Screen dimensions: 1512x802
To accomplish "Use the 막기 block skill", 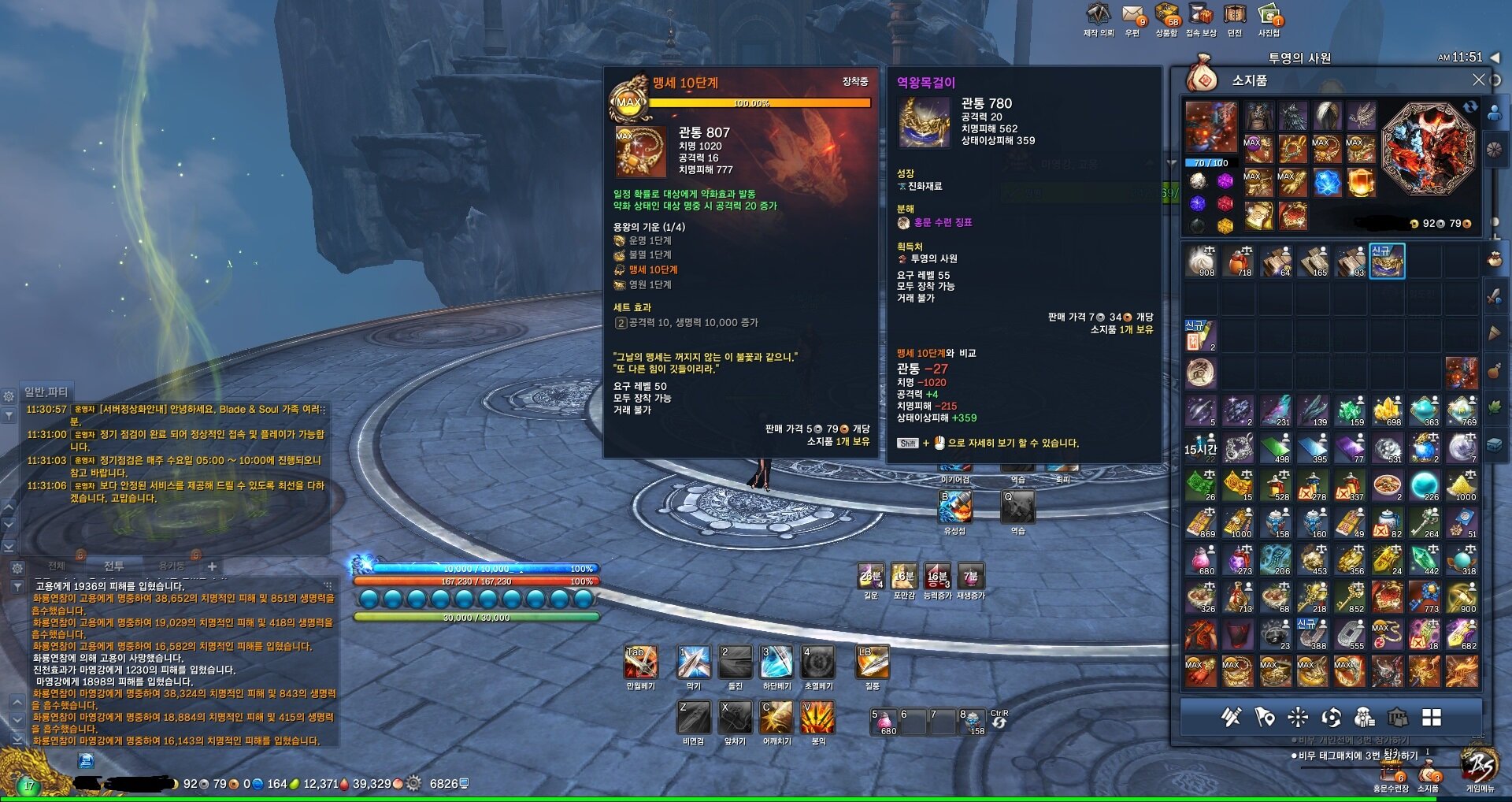I will coord(694,663).
